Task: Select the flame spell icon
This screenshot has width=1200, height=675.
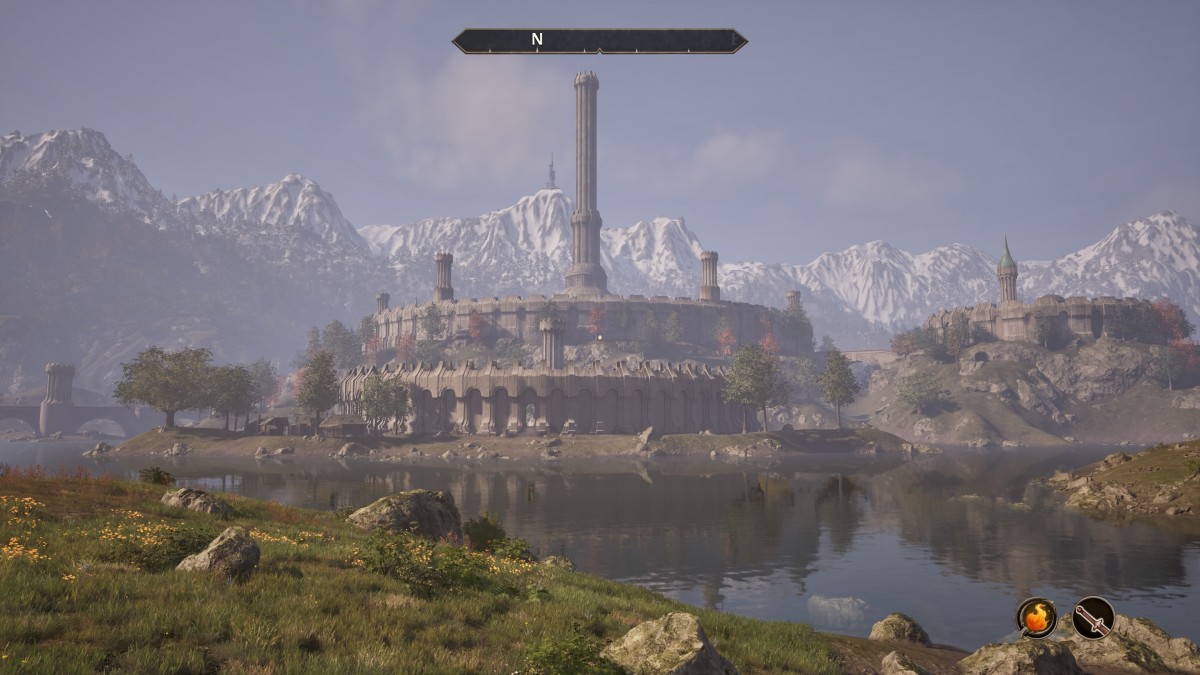Action: pos(1037,617)
